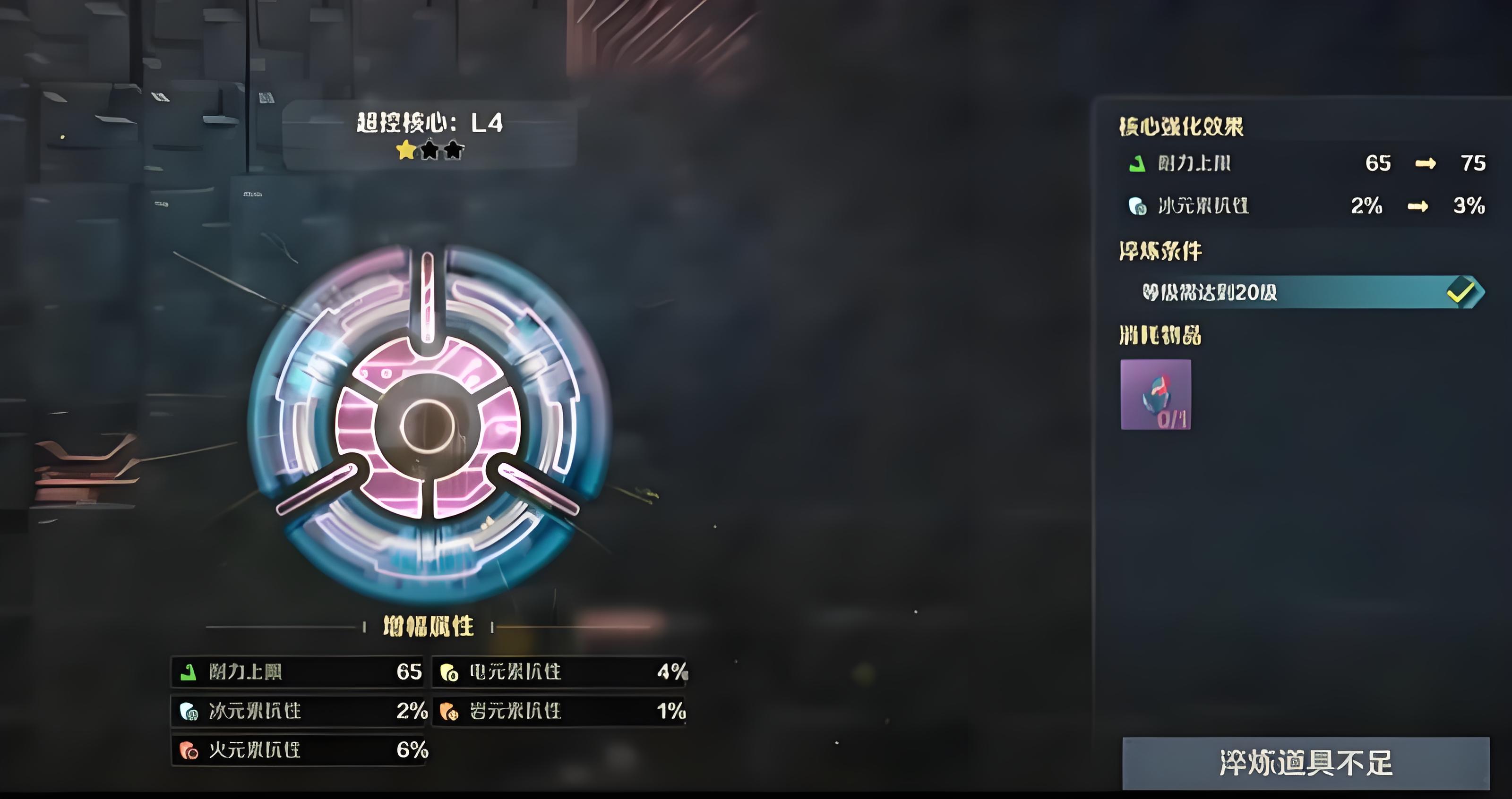Select the 电元素抗性 4% attribute row

pos(559,671)
